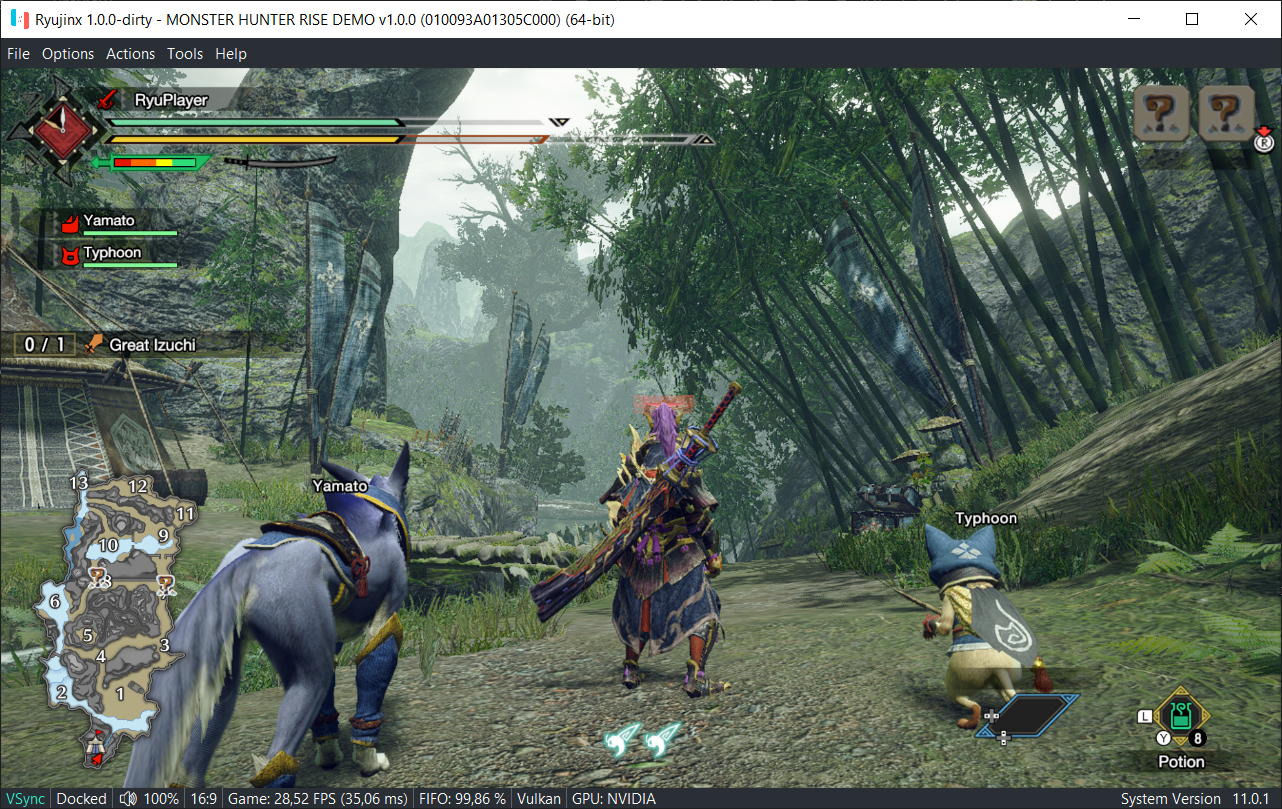Click the volume indicator in status bar

point(149,798)
